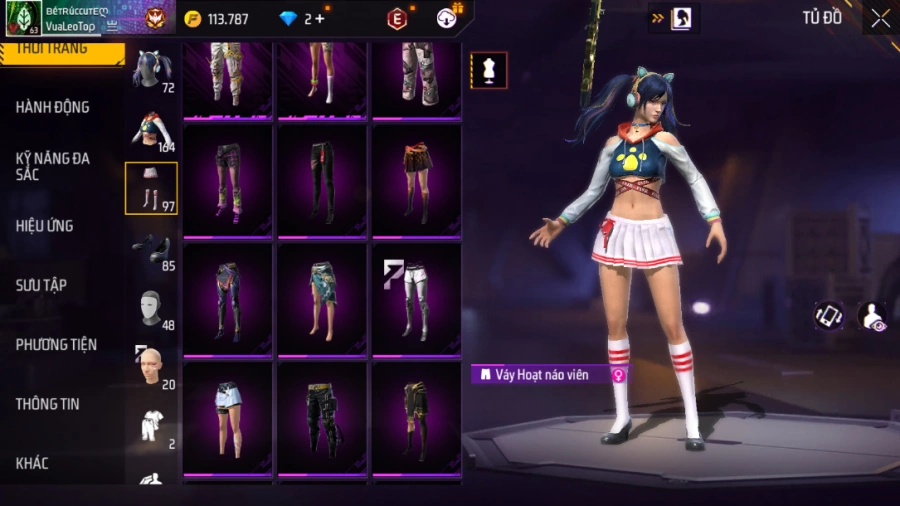Switch to Kỹ Năng Đa Sắc section

pos(52,166)
